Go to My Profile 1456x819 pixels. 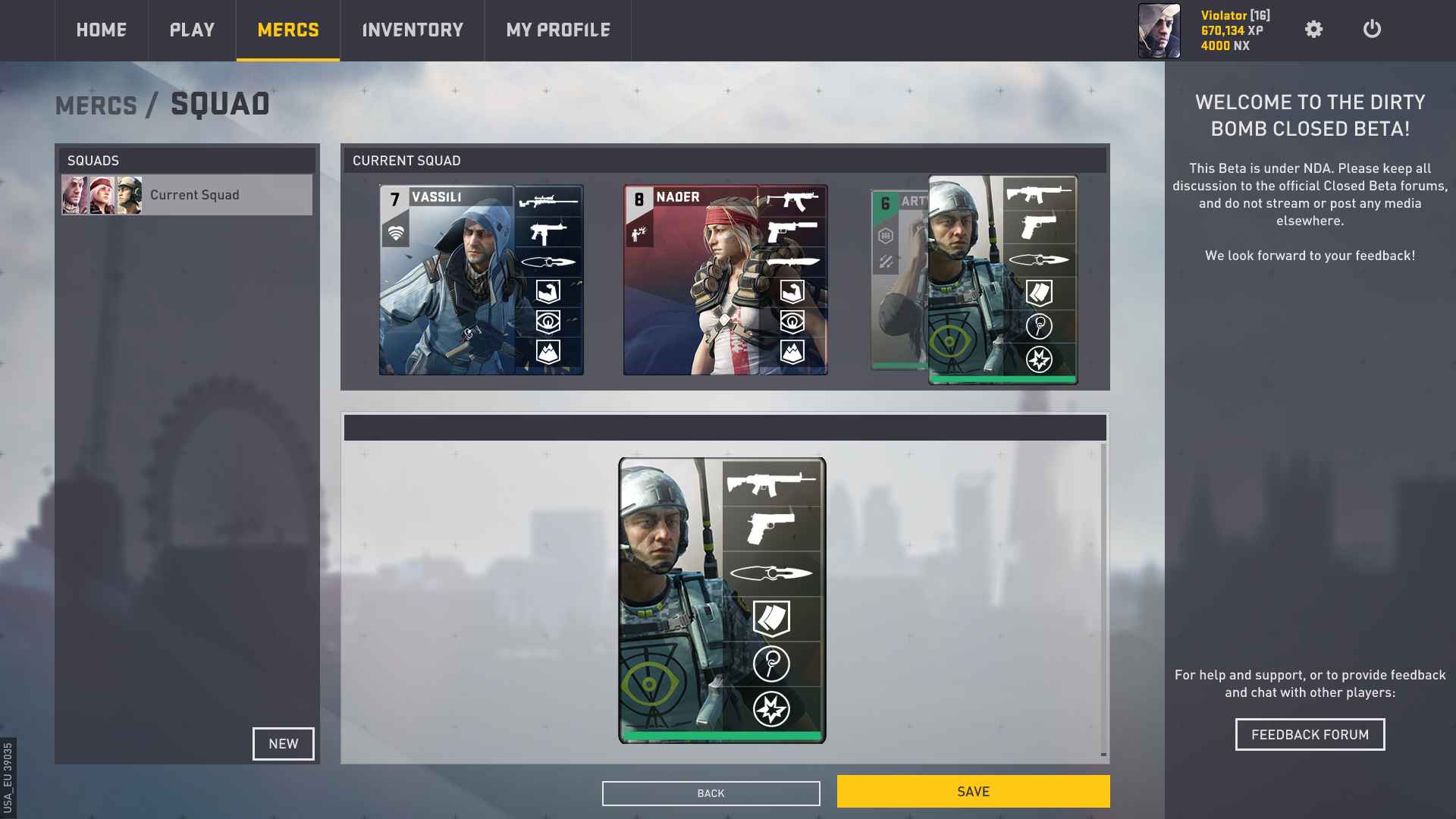pos(558,30)
